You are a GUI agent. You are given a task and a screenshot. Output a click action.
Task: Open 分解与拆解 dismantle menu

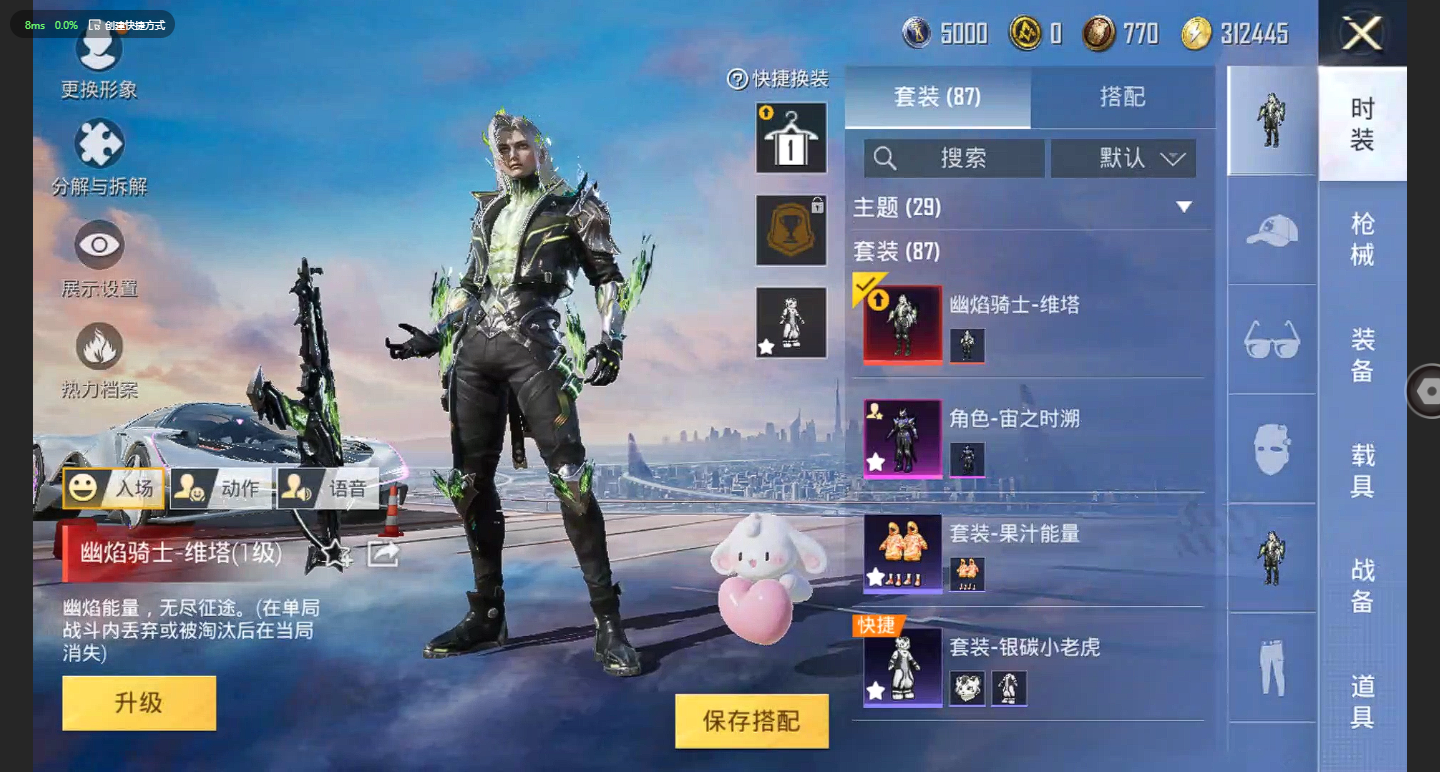click(x=99, y=156)
